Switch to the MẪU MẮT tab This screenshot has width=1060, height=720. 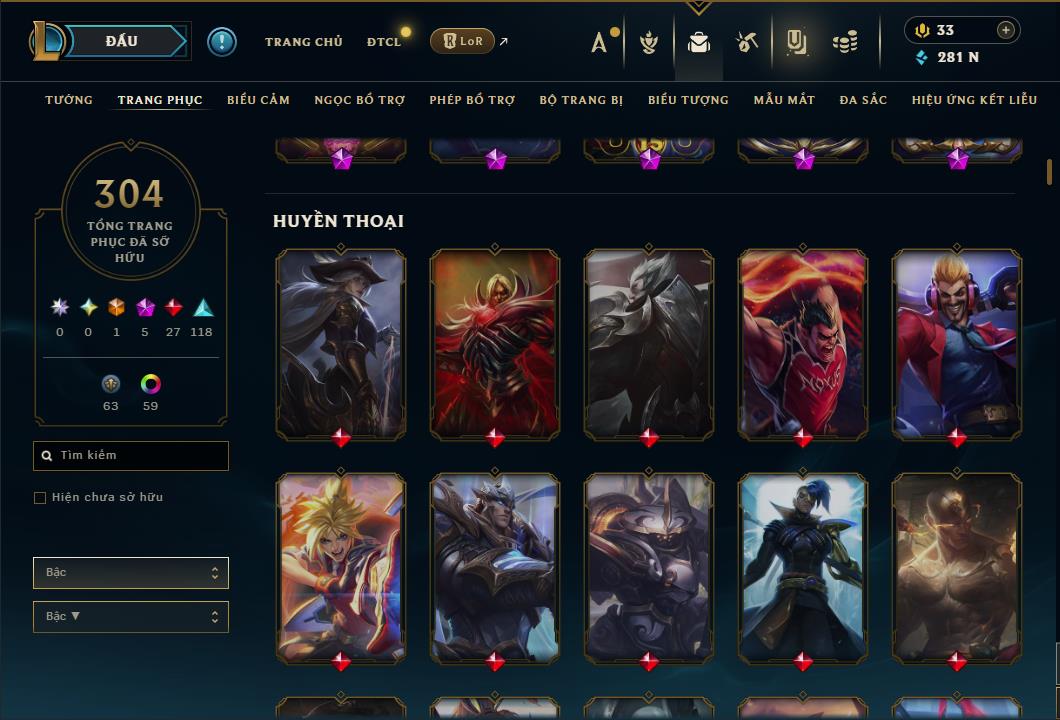(x=784, y=100)
